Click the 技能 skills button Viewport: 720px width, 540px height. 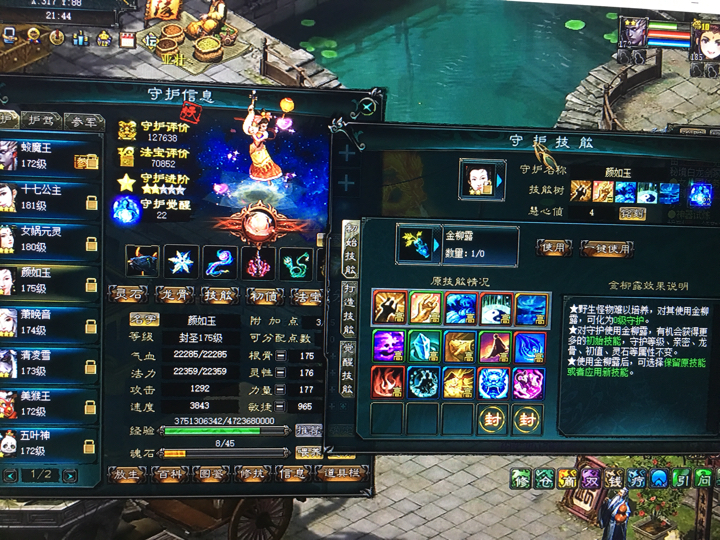pyautogui.click(x=220, y=295)
